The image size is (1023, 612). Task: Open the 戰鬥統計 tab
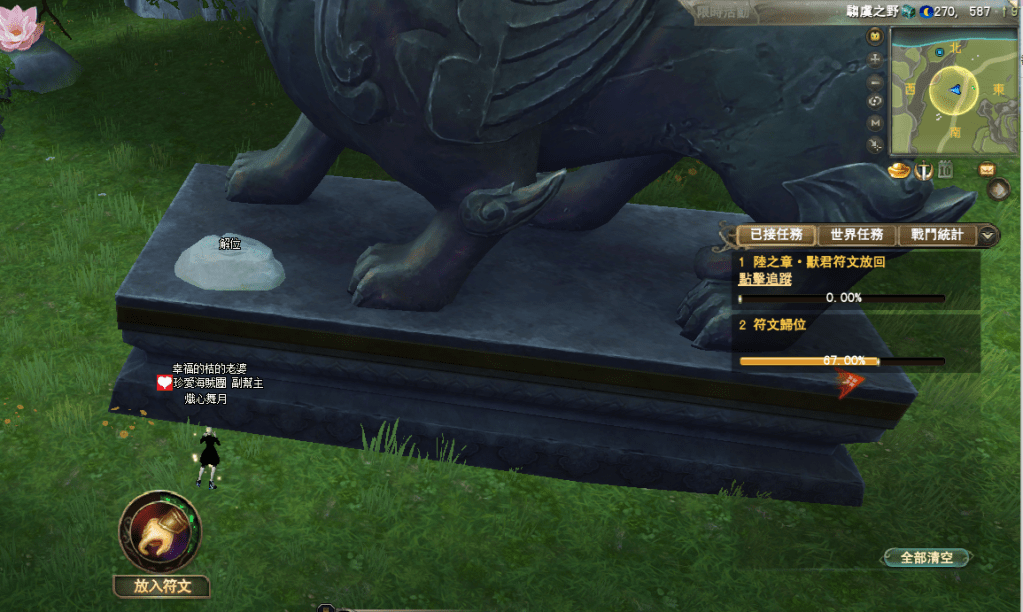(936, 235)
